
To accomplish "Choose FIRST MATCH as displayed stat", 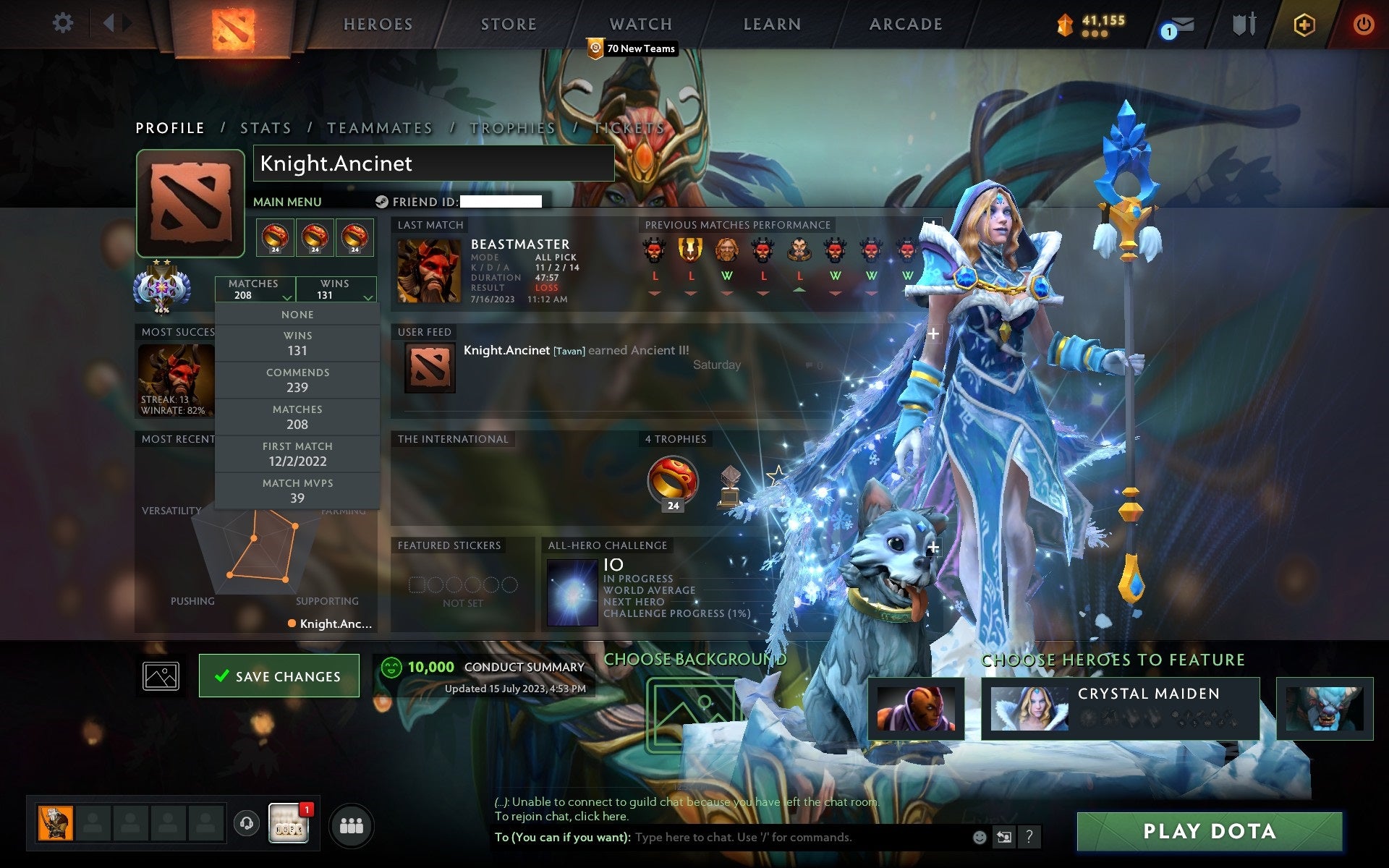I will (297, 454).
